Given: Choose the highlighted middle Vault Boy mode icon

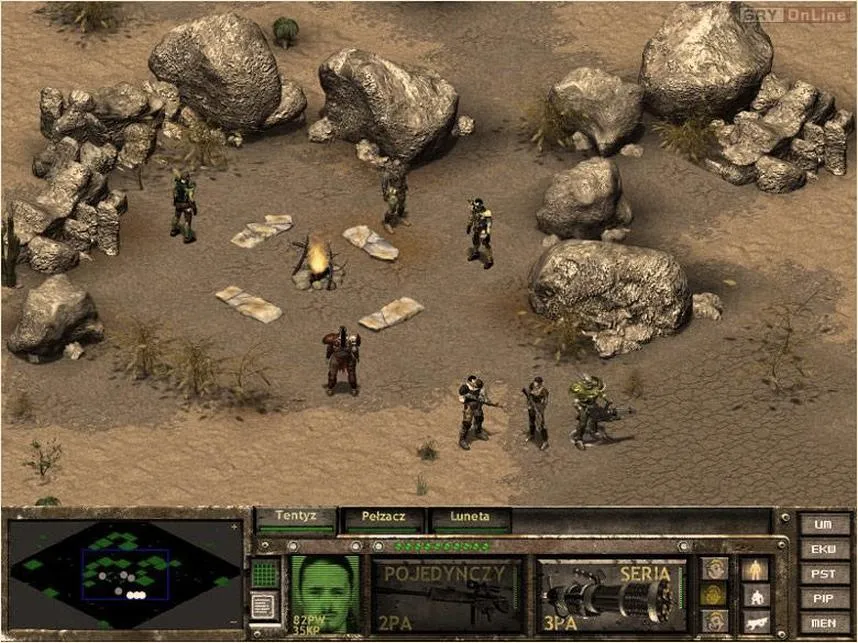Looking at the screenshot, I should click(715, 595).
